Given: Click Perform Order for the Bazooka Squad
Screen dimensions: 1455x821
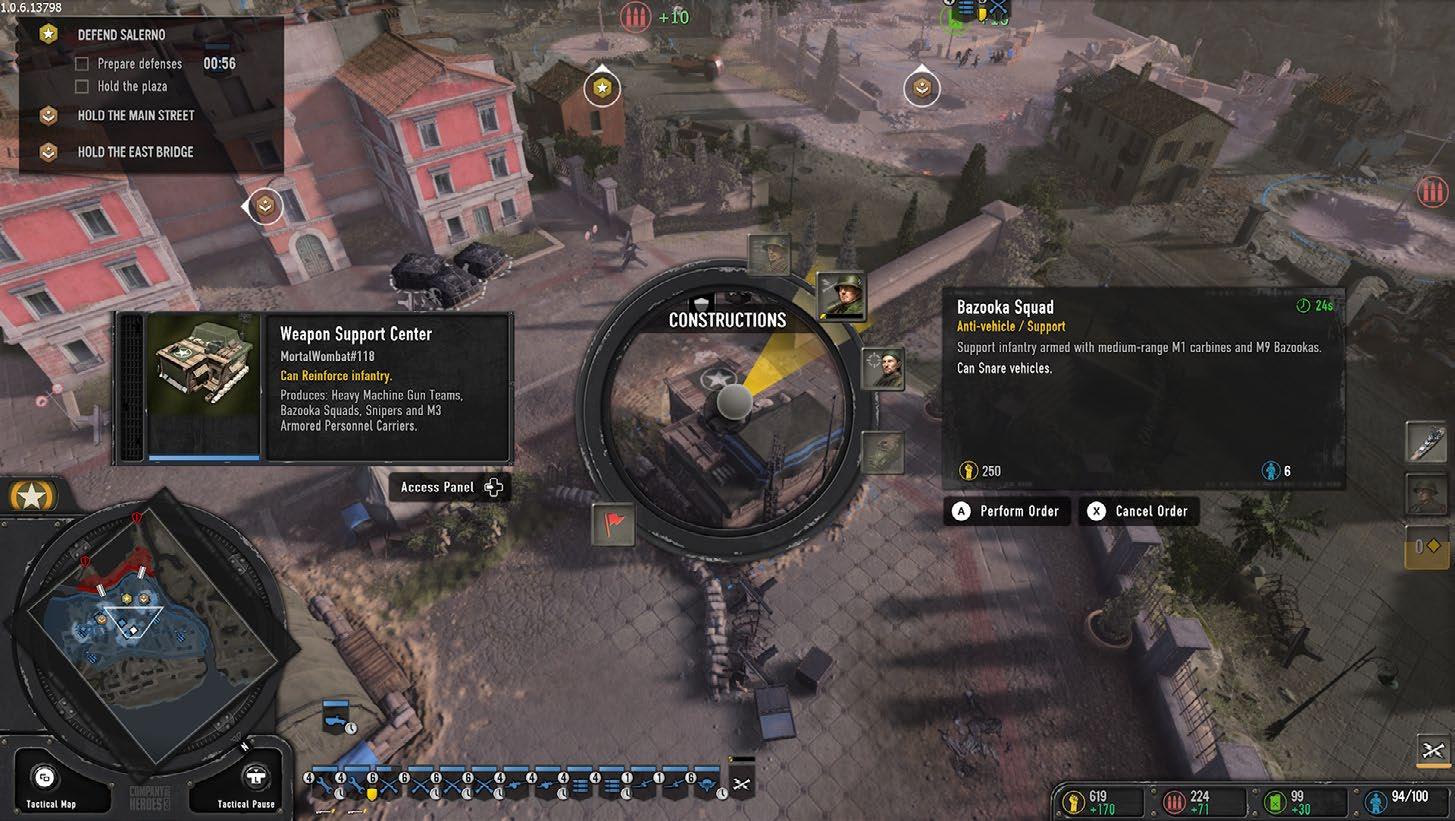Looking at the screenshot, I should click(x=1007, y=511).
